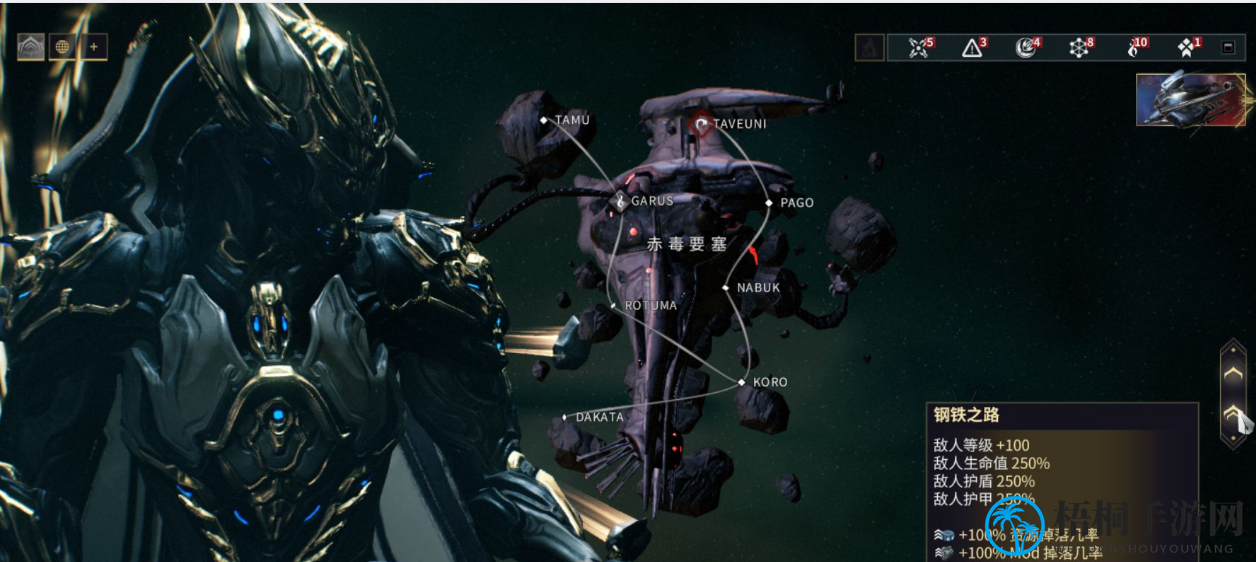Viewport: 1256px width, 562px height.
Task: Click the Warframe lotus squad button
Action: tap(31, 47)
